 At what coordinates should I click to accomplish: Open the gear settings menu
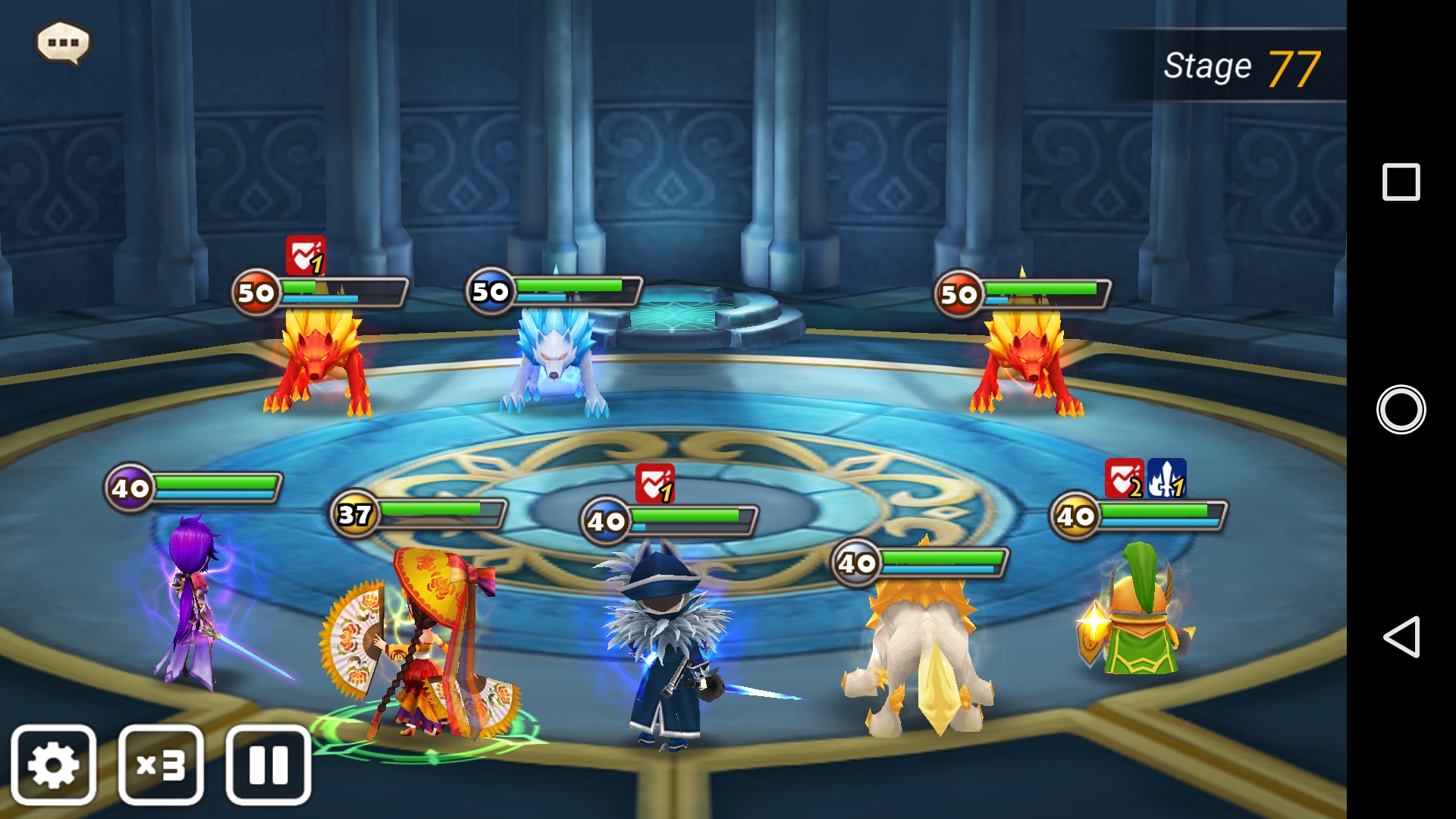click(x=53, y=764)
